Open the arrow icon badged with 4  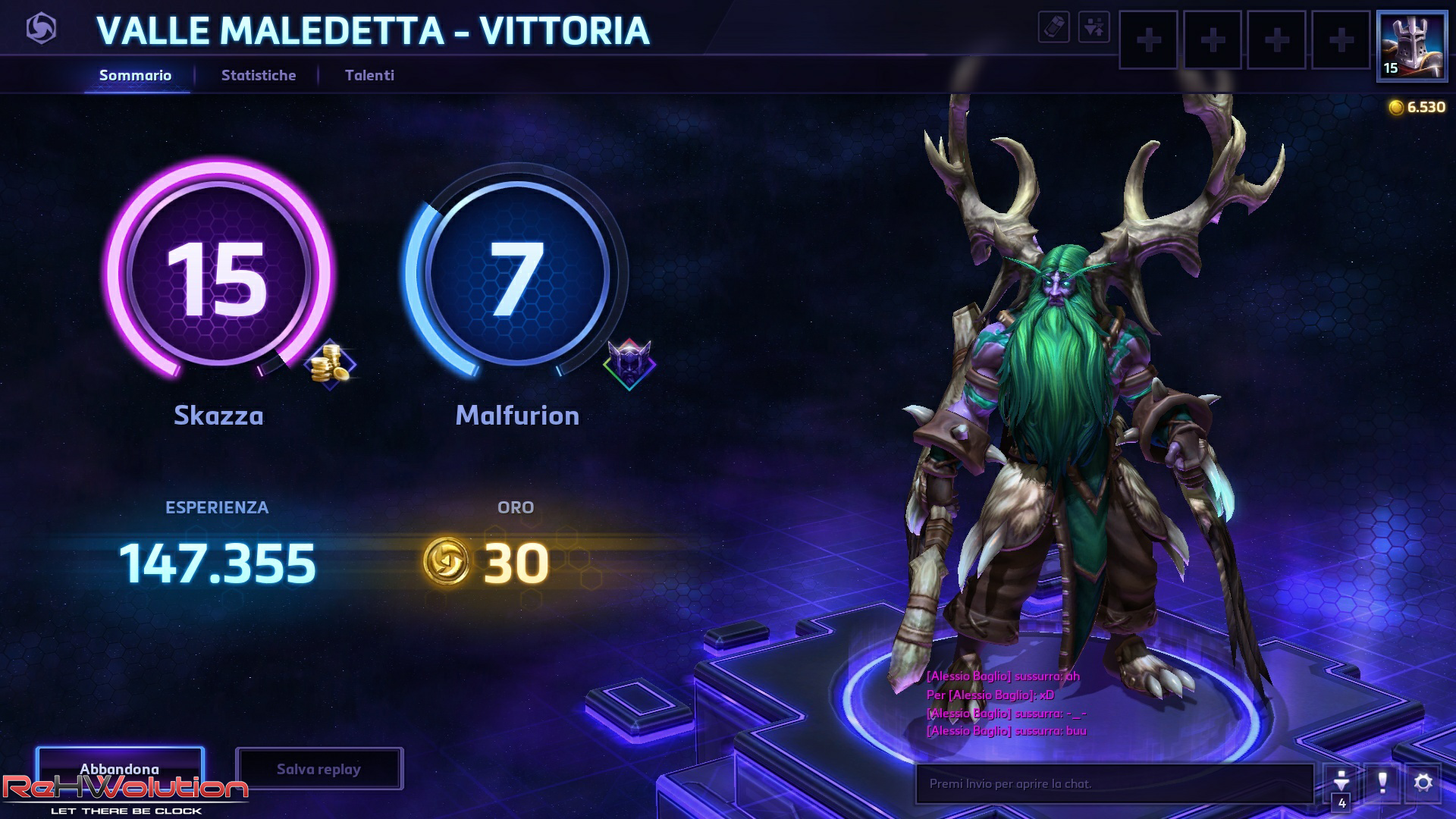tap(1341, 783)
